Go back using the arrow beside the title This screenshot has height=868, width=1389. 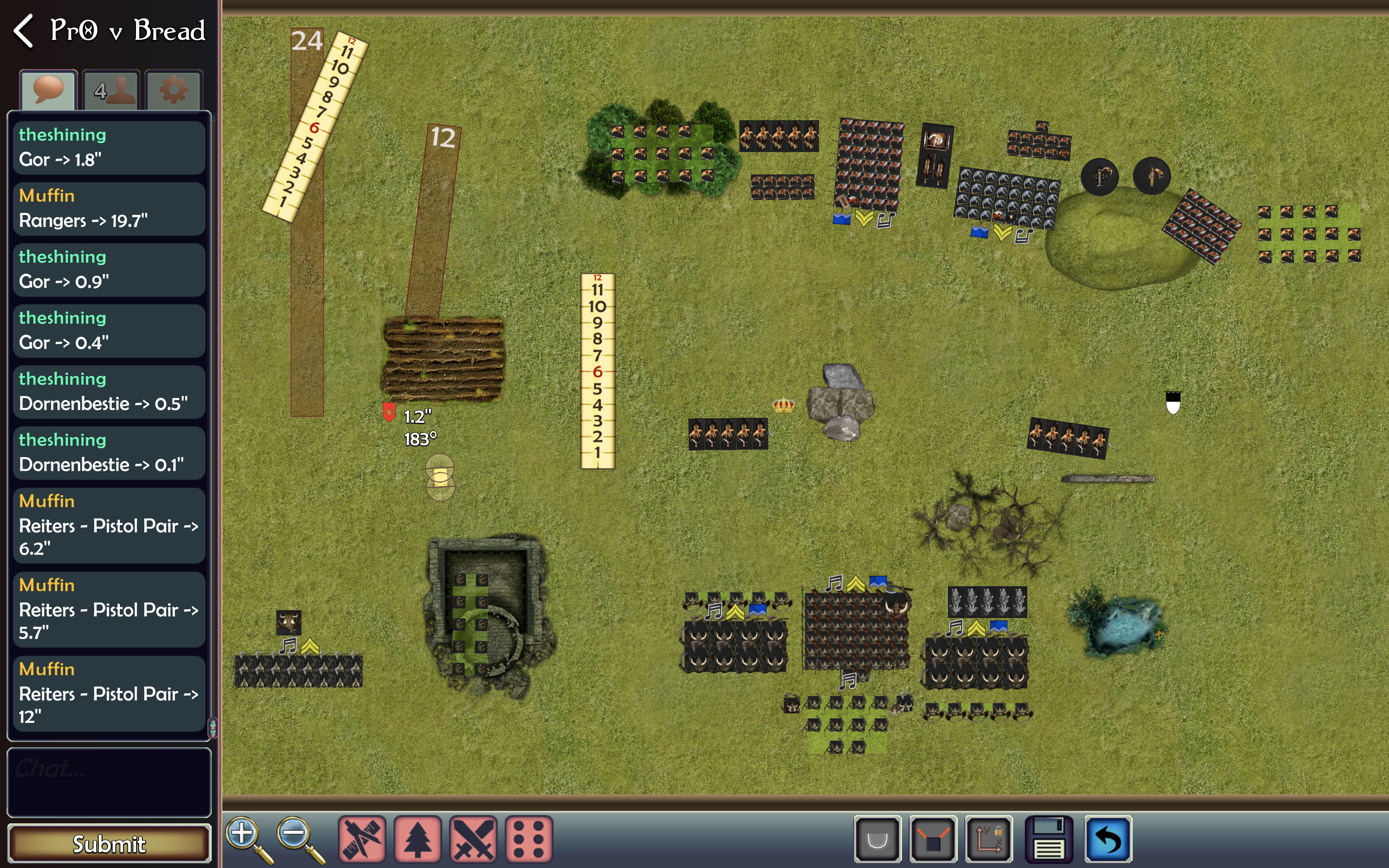coord(24,31)
